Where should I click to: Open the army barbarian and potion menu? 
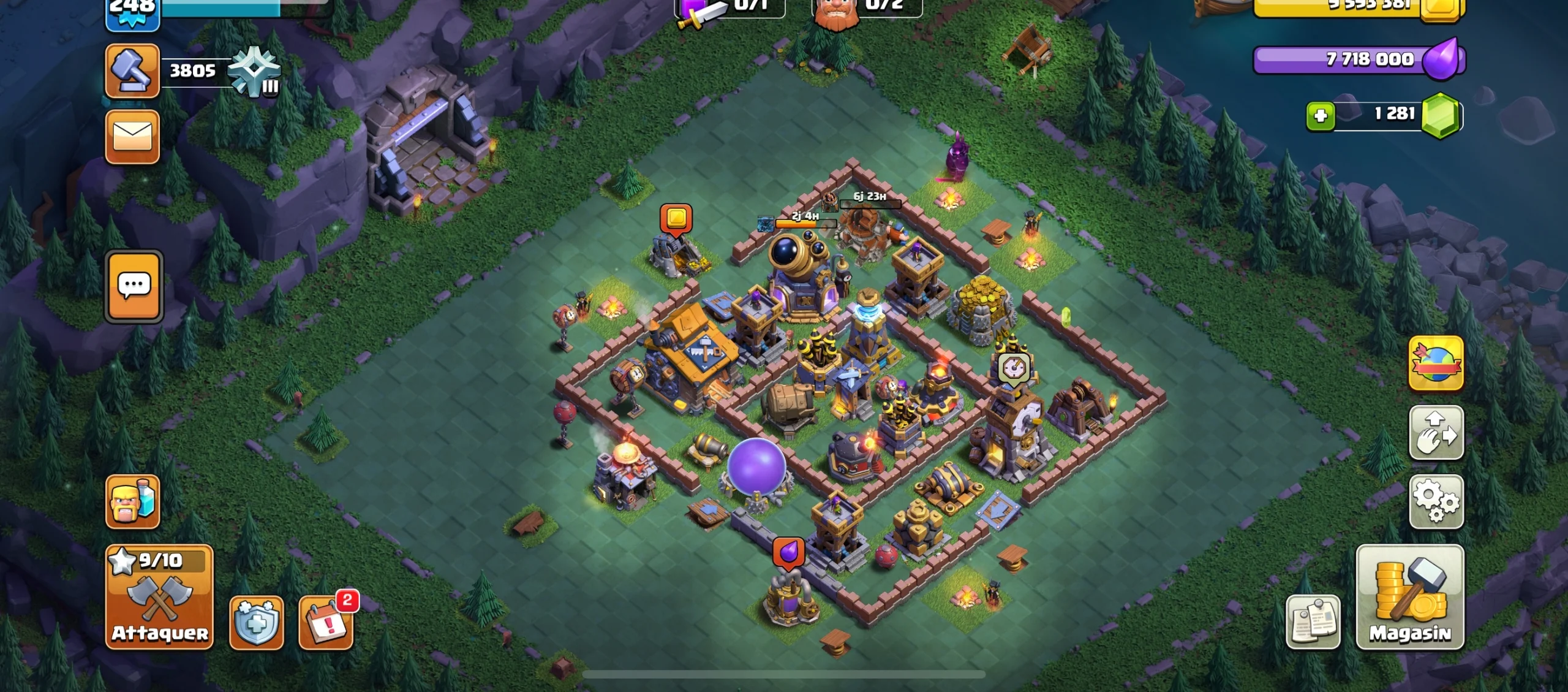click(x=132, y=501)
